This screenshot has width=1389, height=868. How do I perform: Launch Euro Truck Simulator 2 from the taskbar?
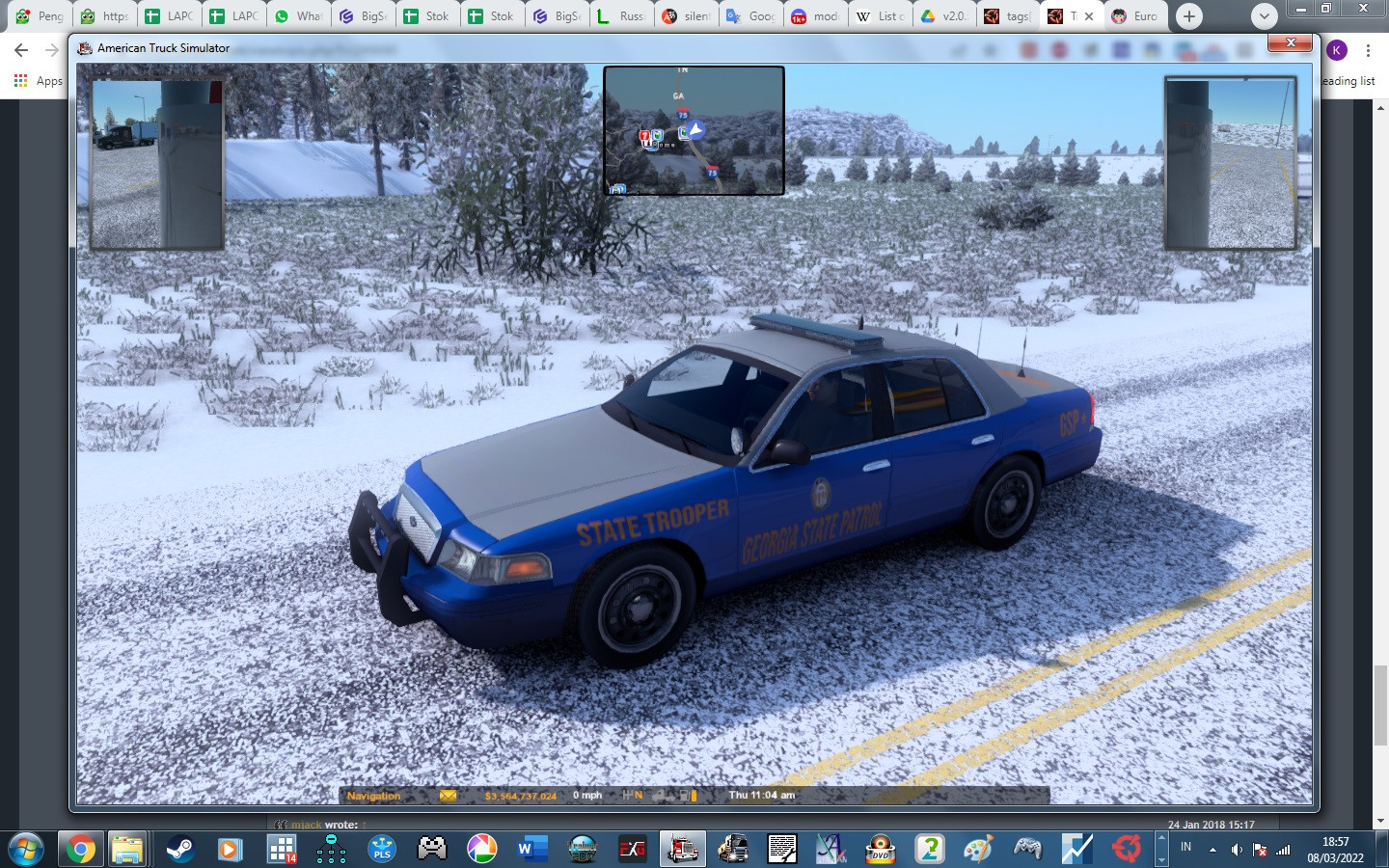(736, 850)
